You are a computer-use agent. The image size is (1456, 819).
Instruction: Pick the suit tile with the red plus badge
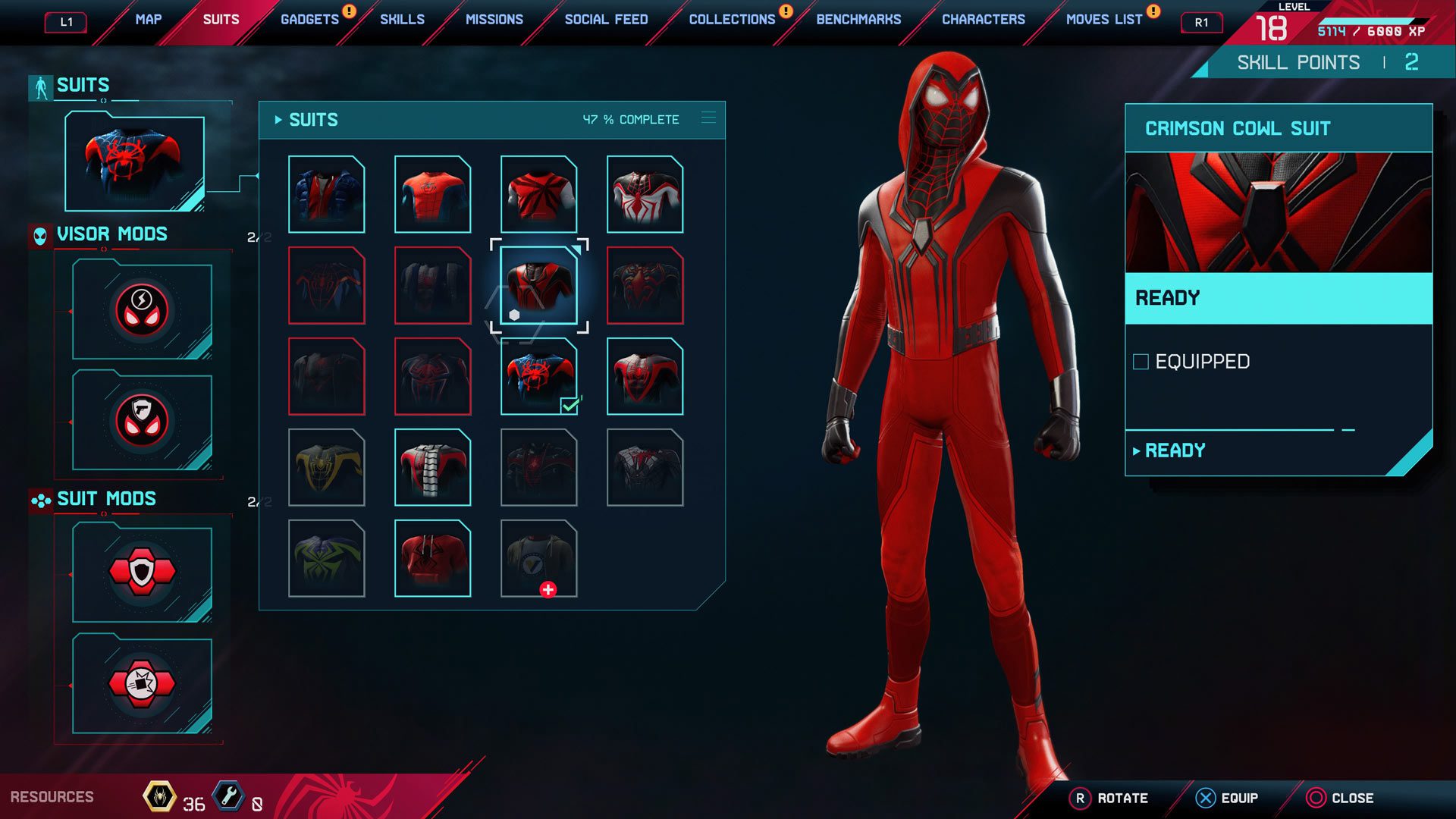[538, 558]
